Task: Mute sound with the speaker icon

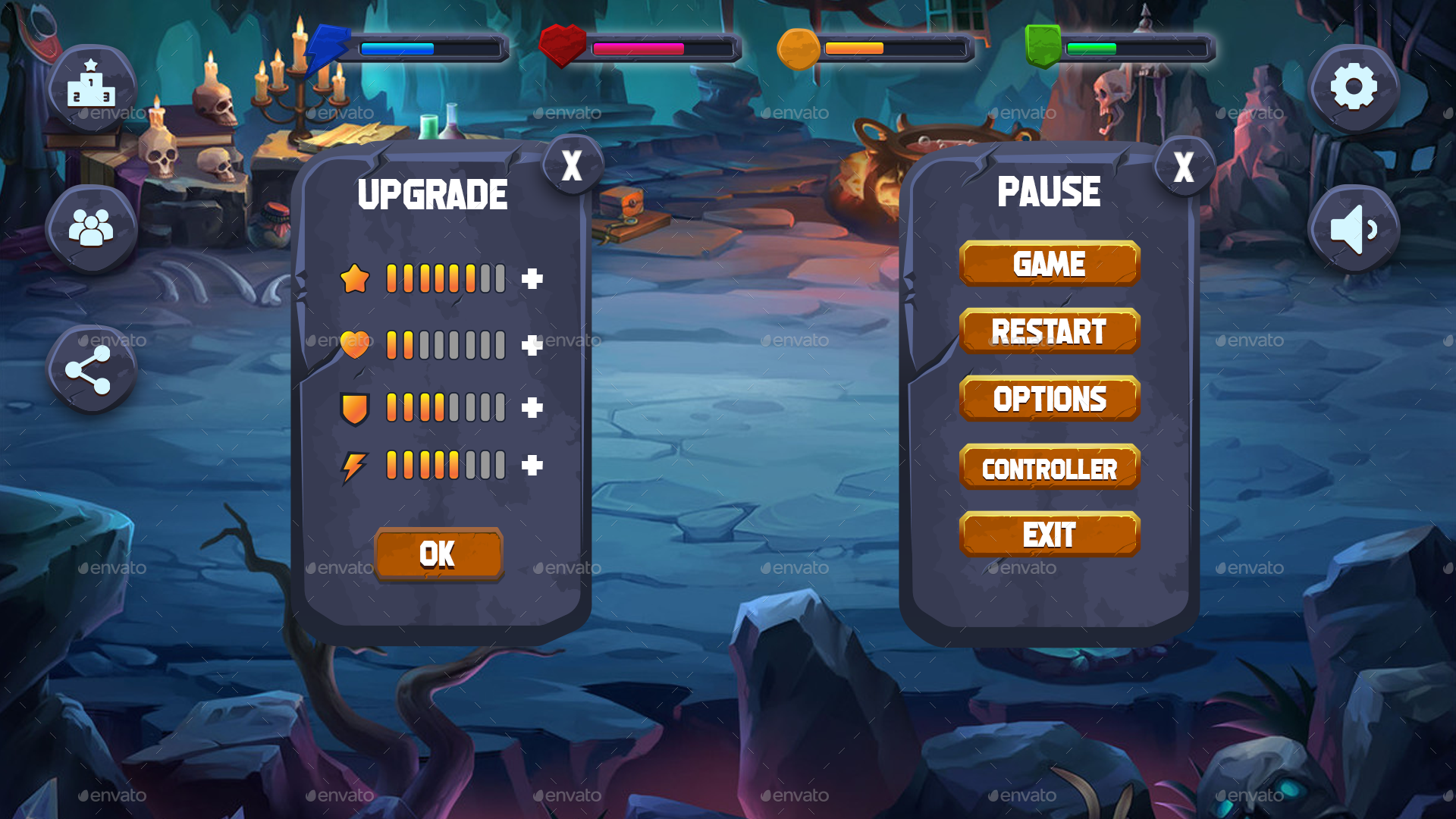Action: (x=1354, y=227)
